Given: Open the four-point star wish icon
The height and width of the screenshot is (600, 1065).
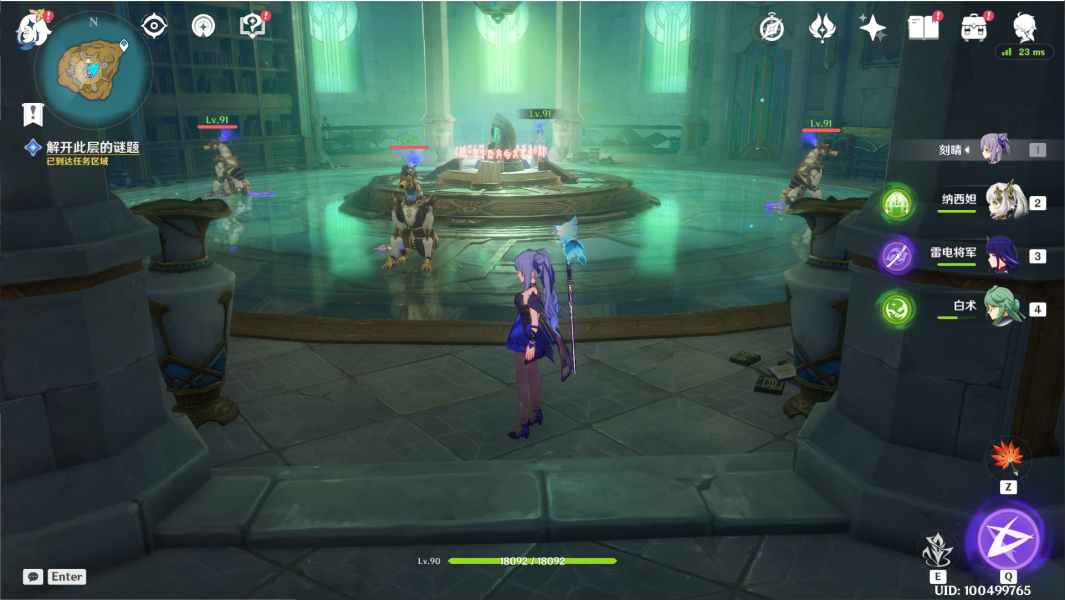Looking at the screenshot, I should click(872, 28).
